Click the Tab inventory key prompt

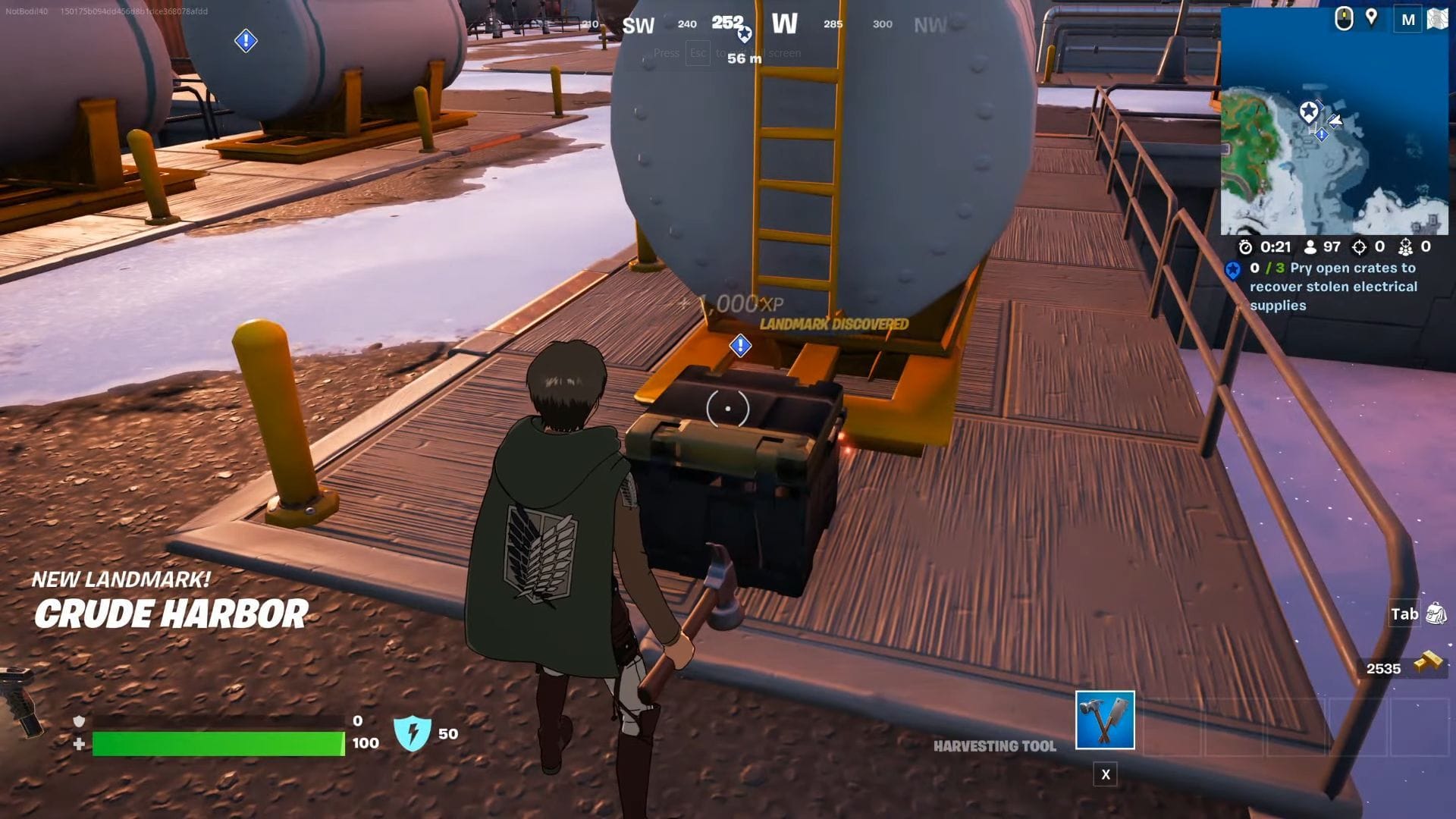coord(1404,614)
